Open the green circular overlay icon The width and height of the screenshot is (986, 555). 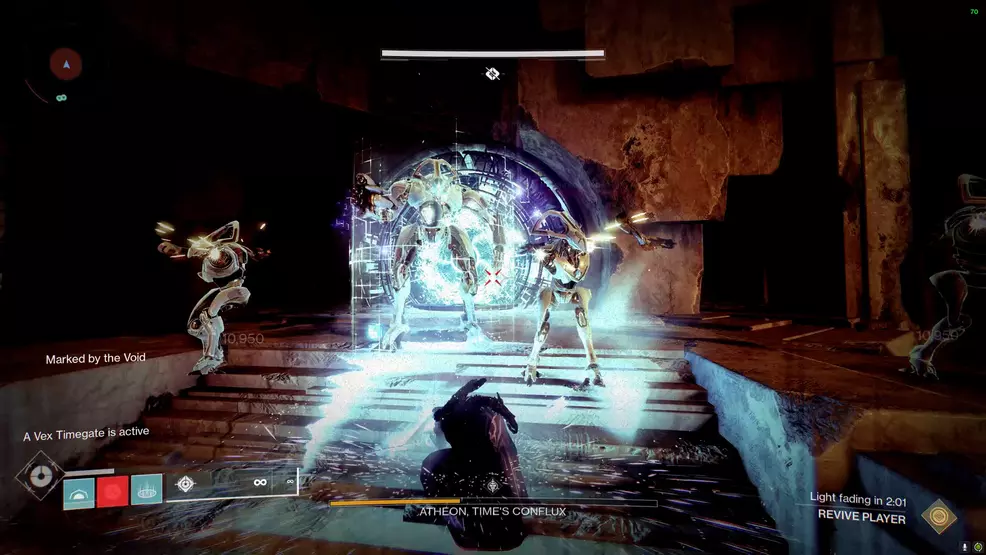977,547
